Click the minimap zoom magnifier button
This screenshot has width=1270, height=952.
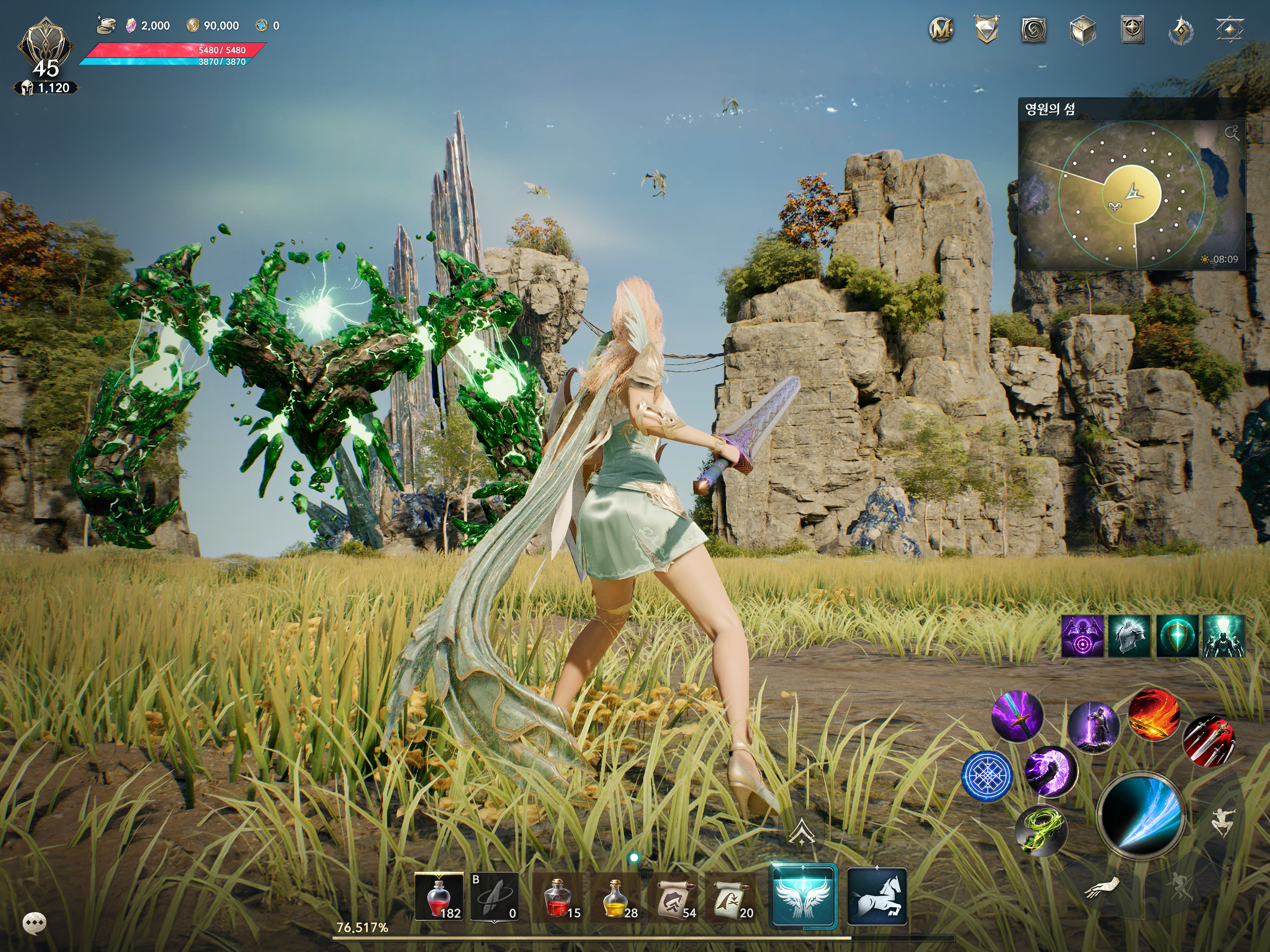[x=1231, y=134]
